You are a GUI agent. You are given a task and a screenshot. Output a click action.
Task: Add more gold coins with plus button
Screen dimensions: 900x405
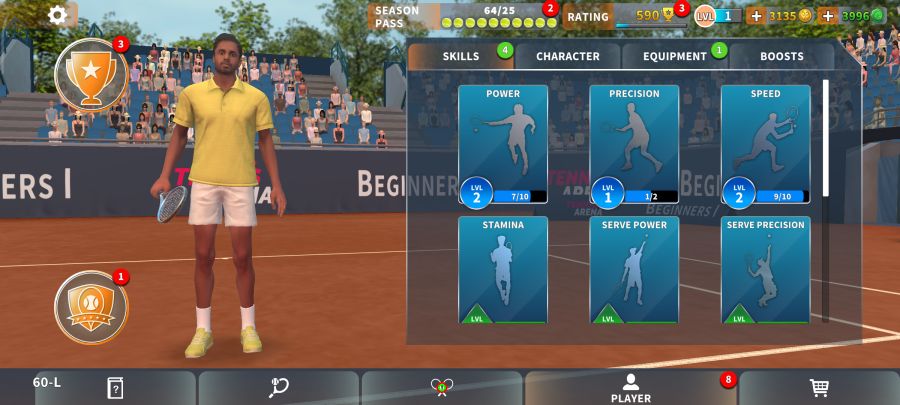point(756,16)
